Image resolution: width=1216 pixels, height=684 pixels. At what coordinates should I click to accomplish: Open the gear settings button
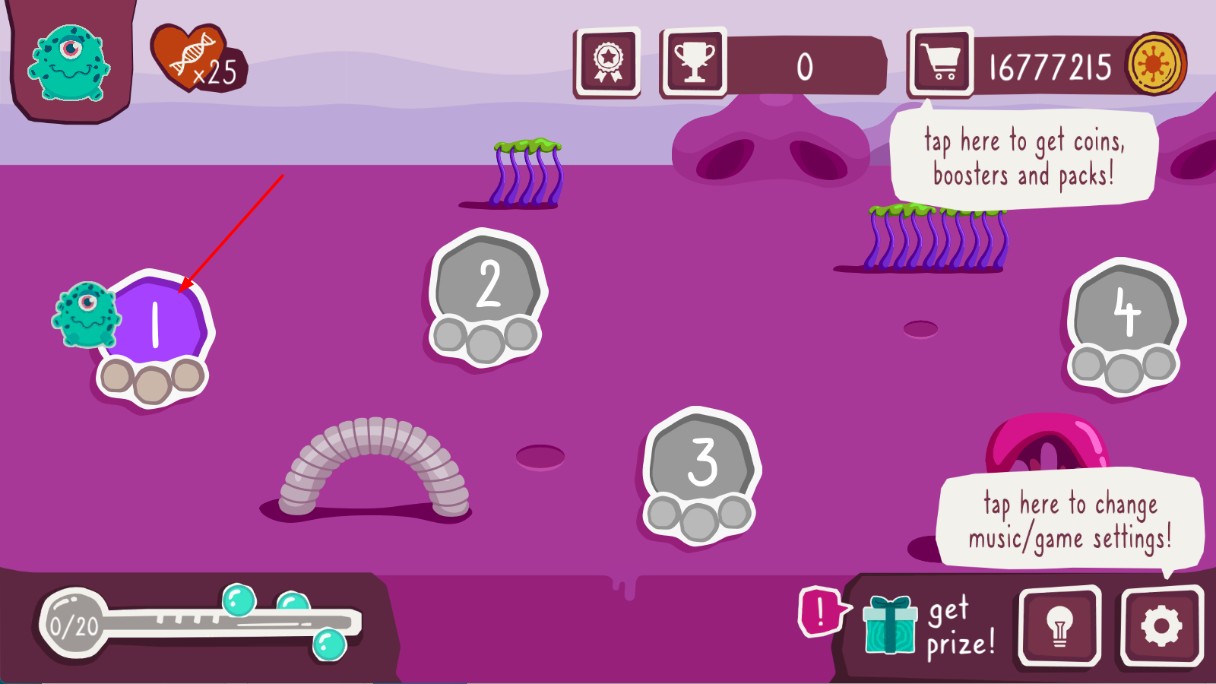pos(1161,627)
